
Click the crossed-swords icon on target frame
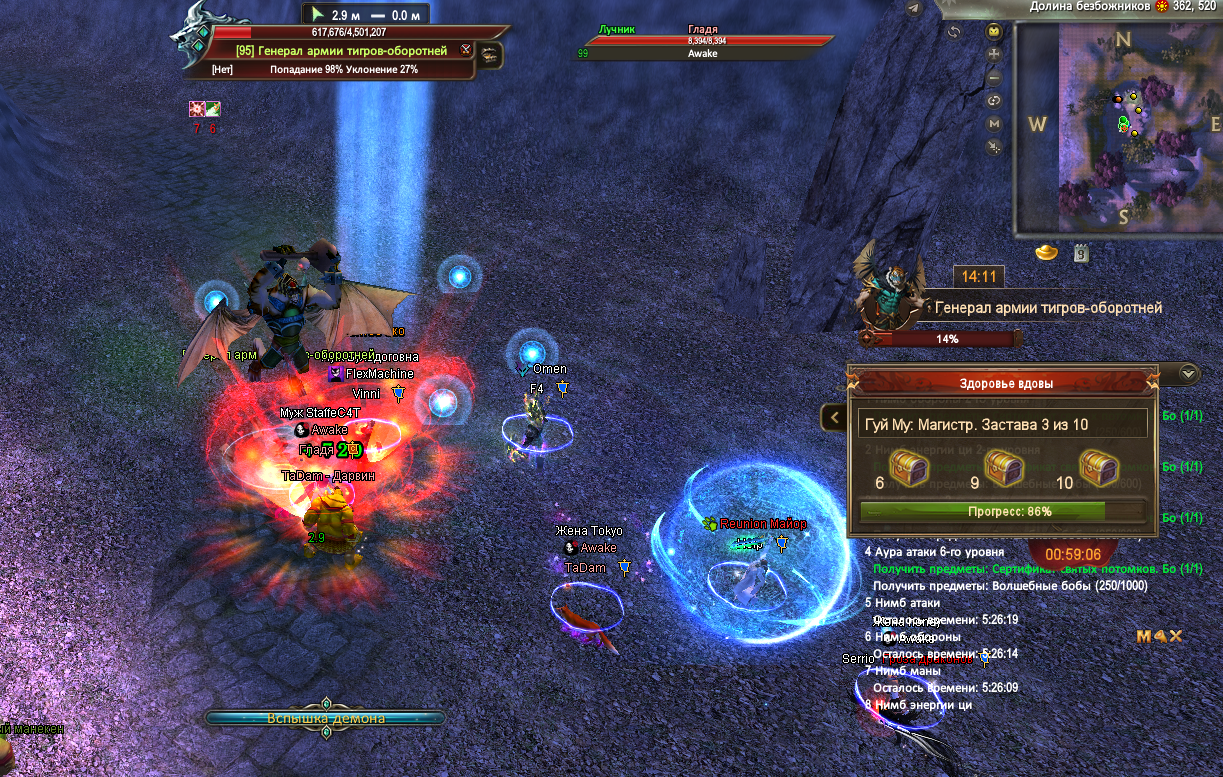466,49
